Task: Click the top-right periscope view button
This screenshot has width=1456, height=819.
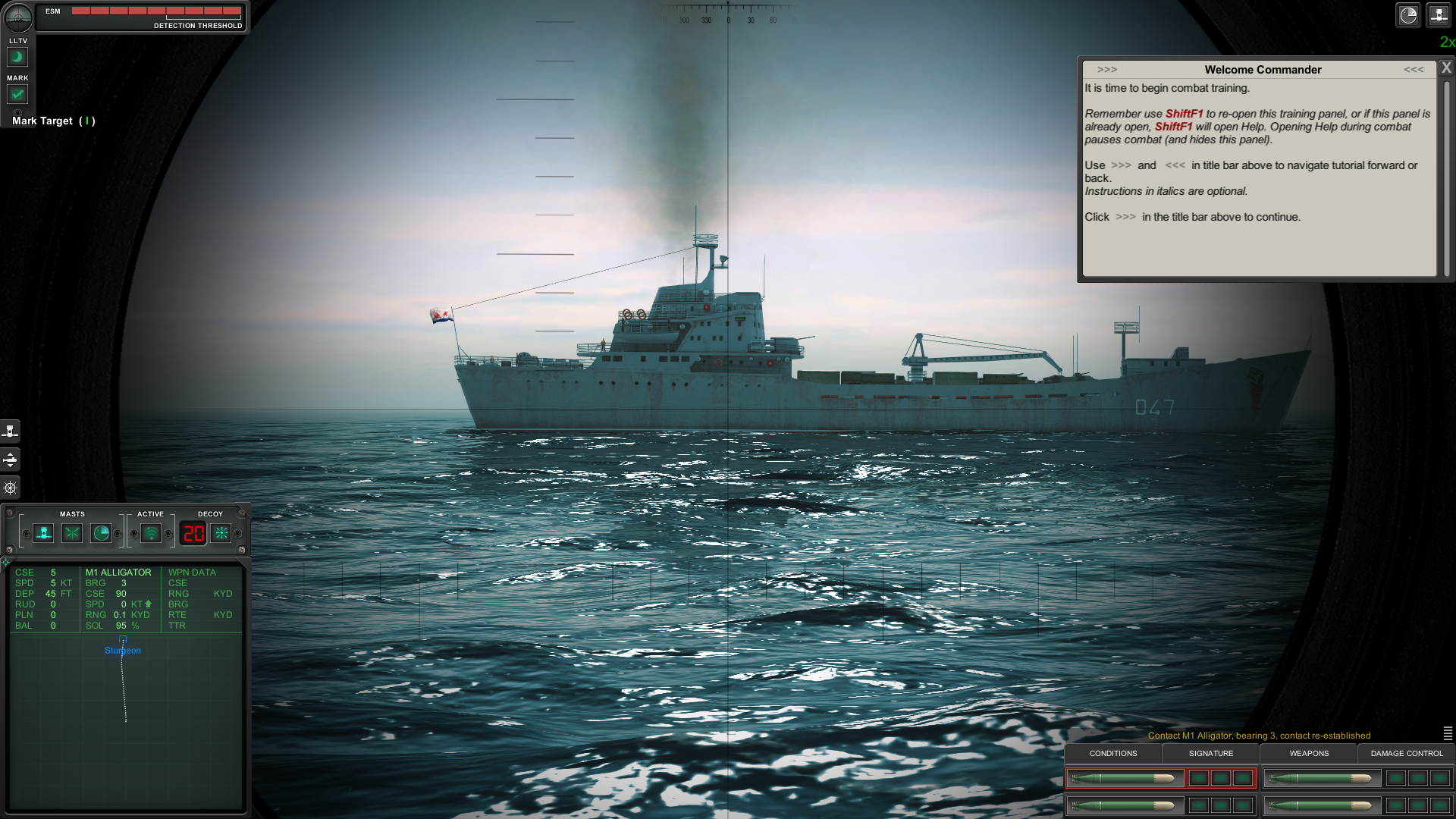Action: point(1439,15)
